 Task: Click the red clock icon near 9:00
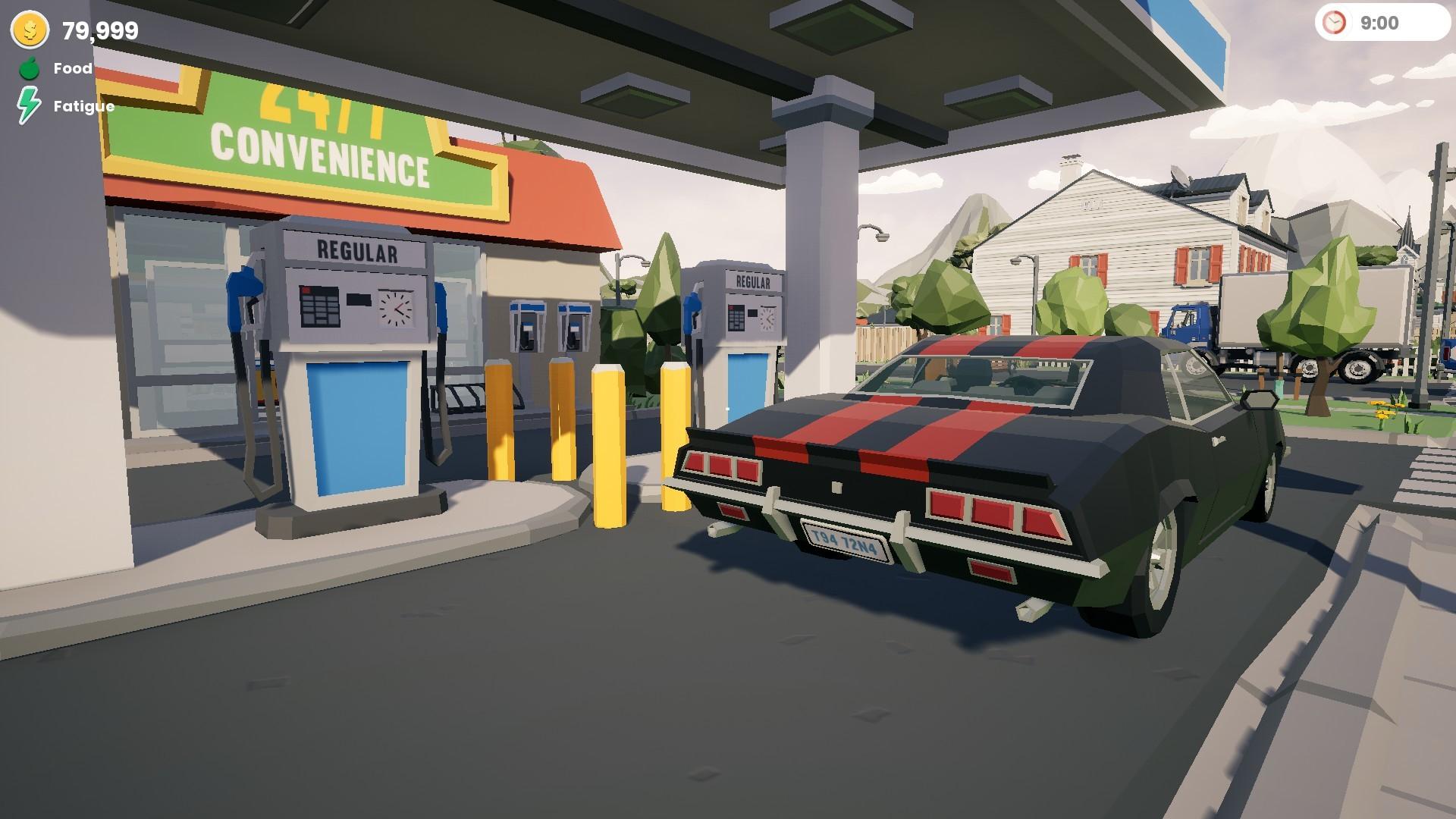coord(1335,23)
